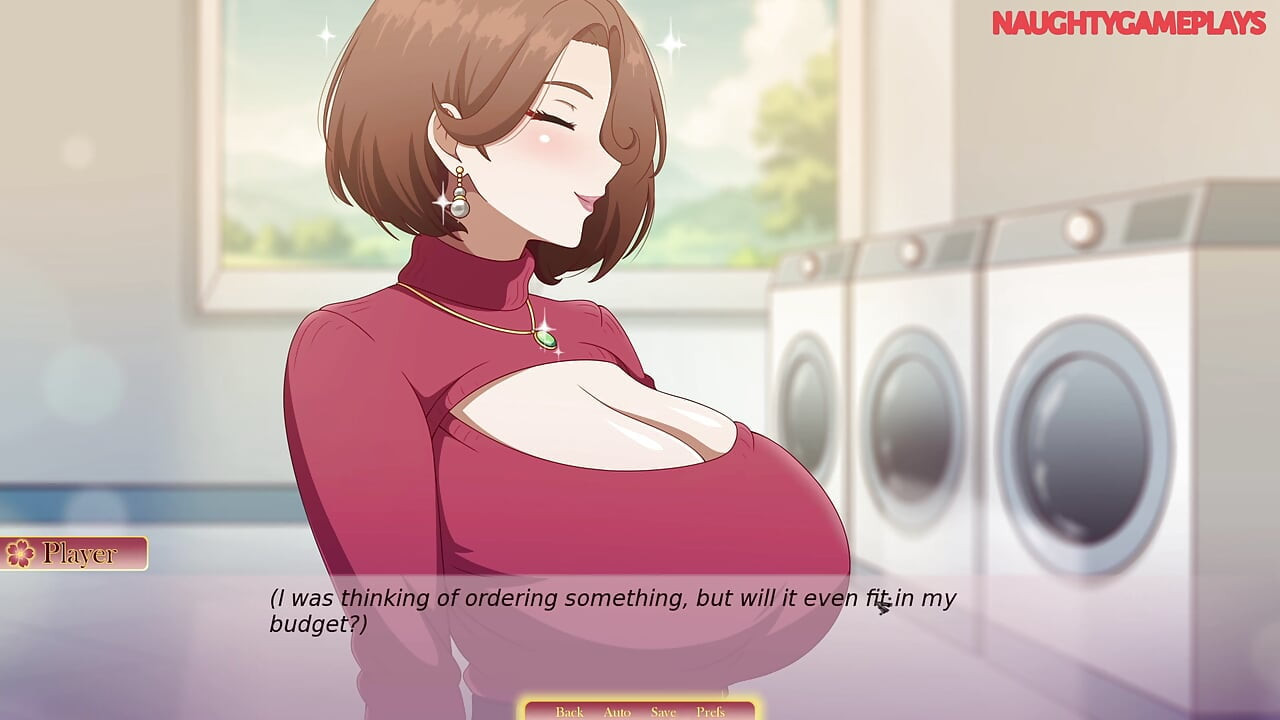
Task: Click the sakura flower icon beside Player name
Action: coord(20,551)
